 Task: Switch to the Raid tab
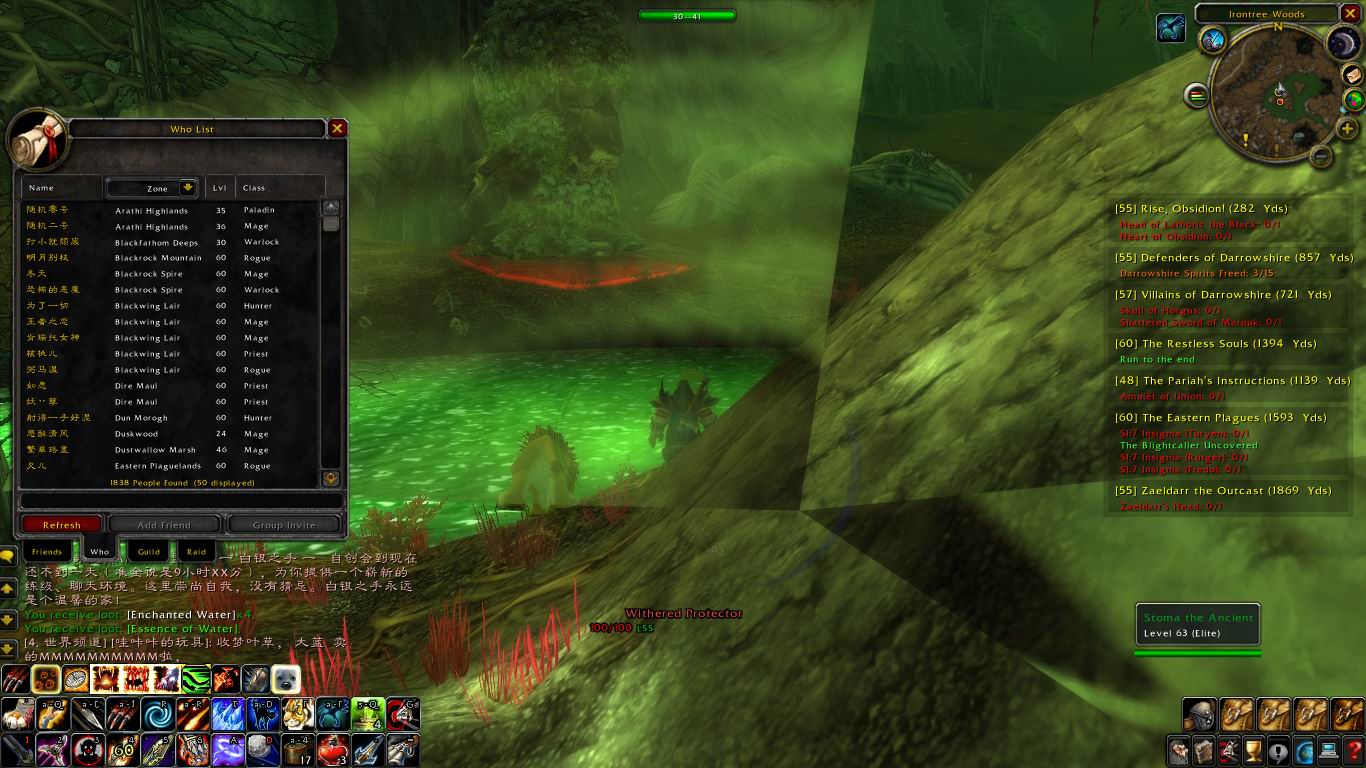196,551
